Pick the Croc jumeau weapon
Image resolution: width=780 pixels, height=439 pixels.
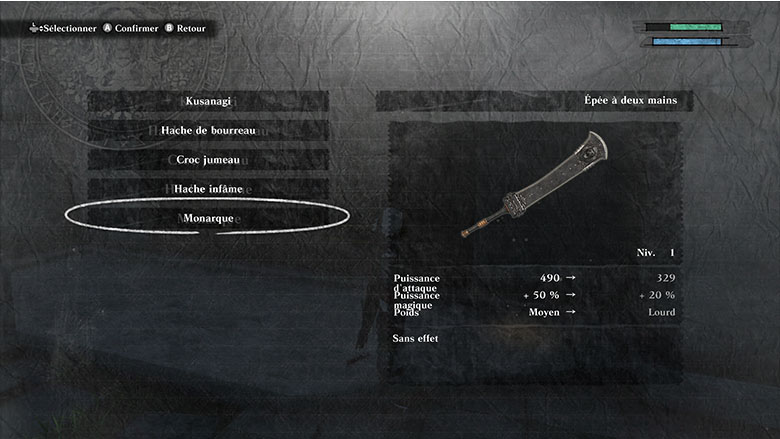coord(208,159)
